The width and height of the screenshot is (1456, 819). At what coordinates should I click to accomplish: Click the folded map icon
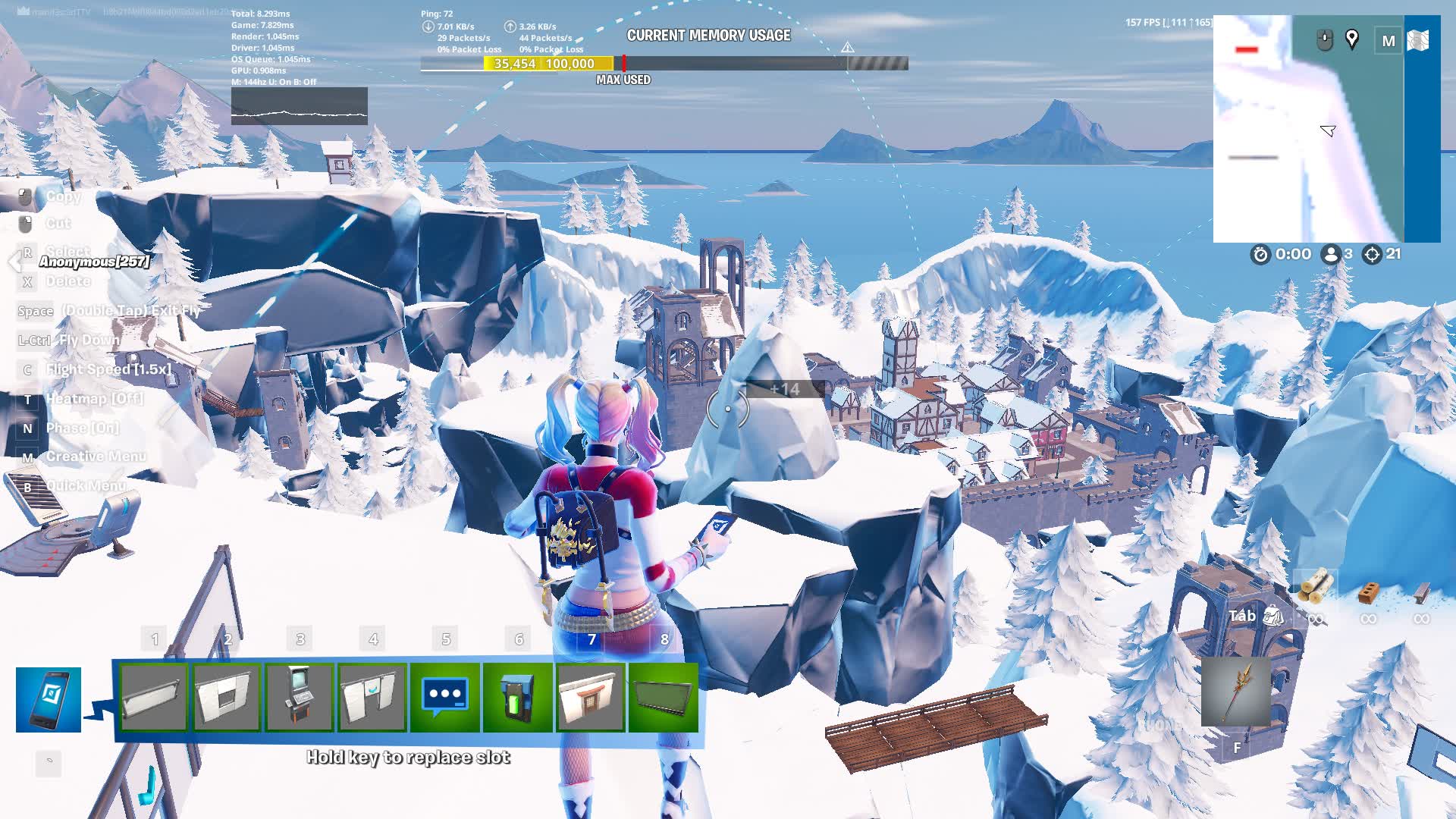(x=1418, y=40)
